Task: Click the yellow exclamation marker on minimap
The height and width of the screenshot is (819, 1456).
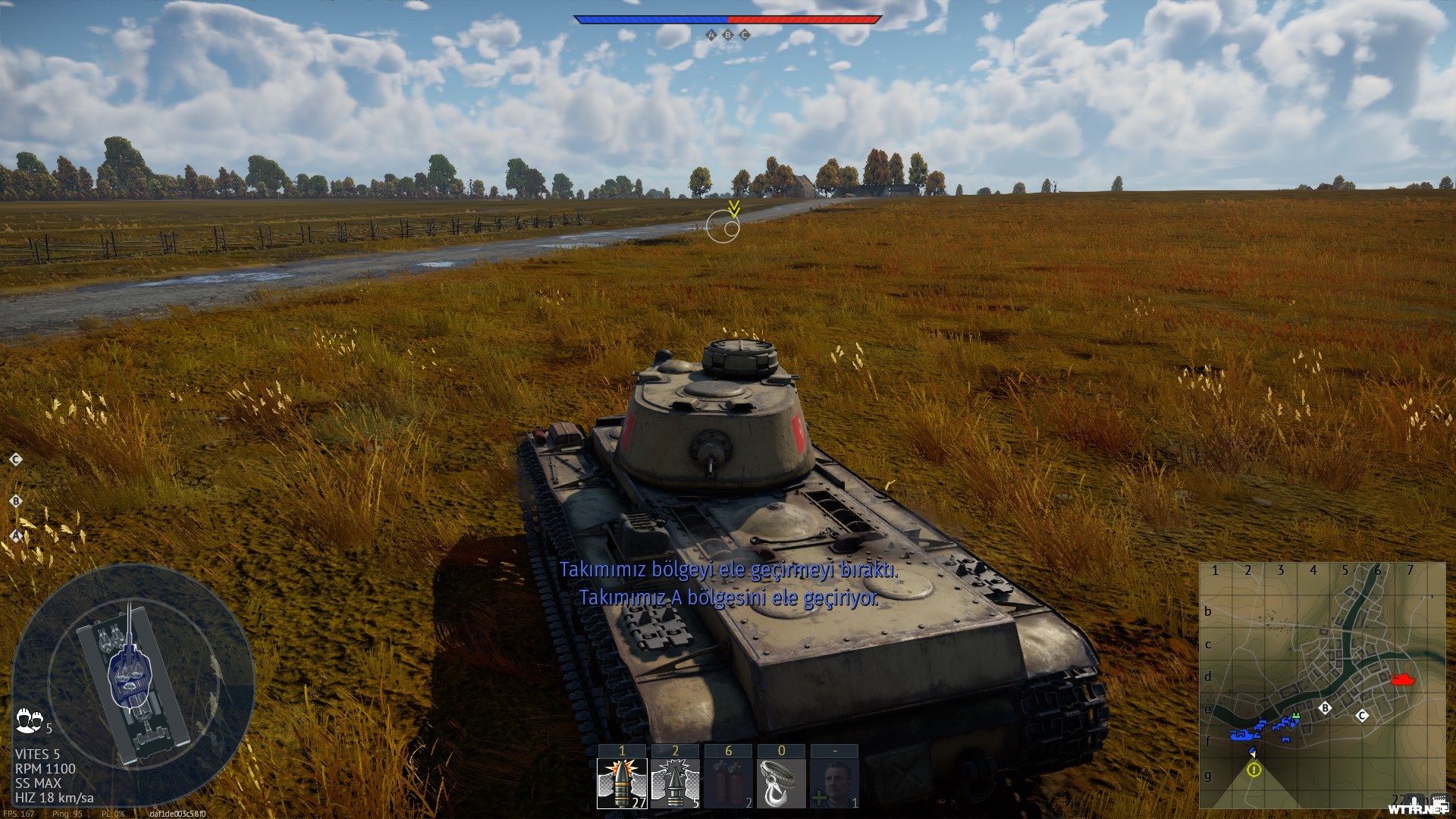Action: (1254, 770)
